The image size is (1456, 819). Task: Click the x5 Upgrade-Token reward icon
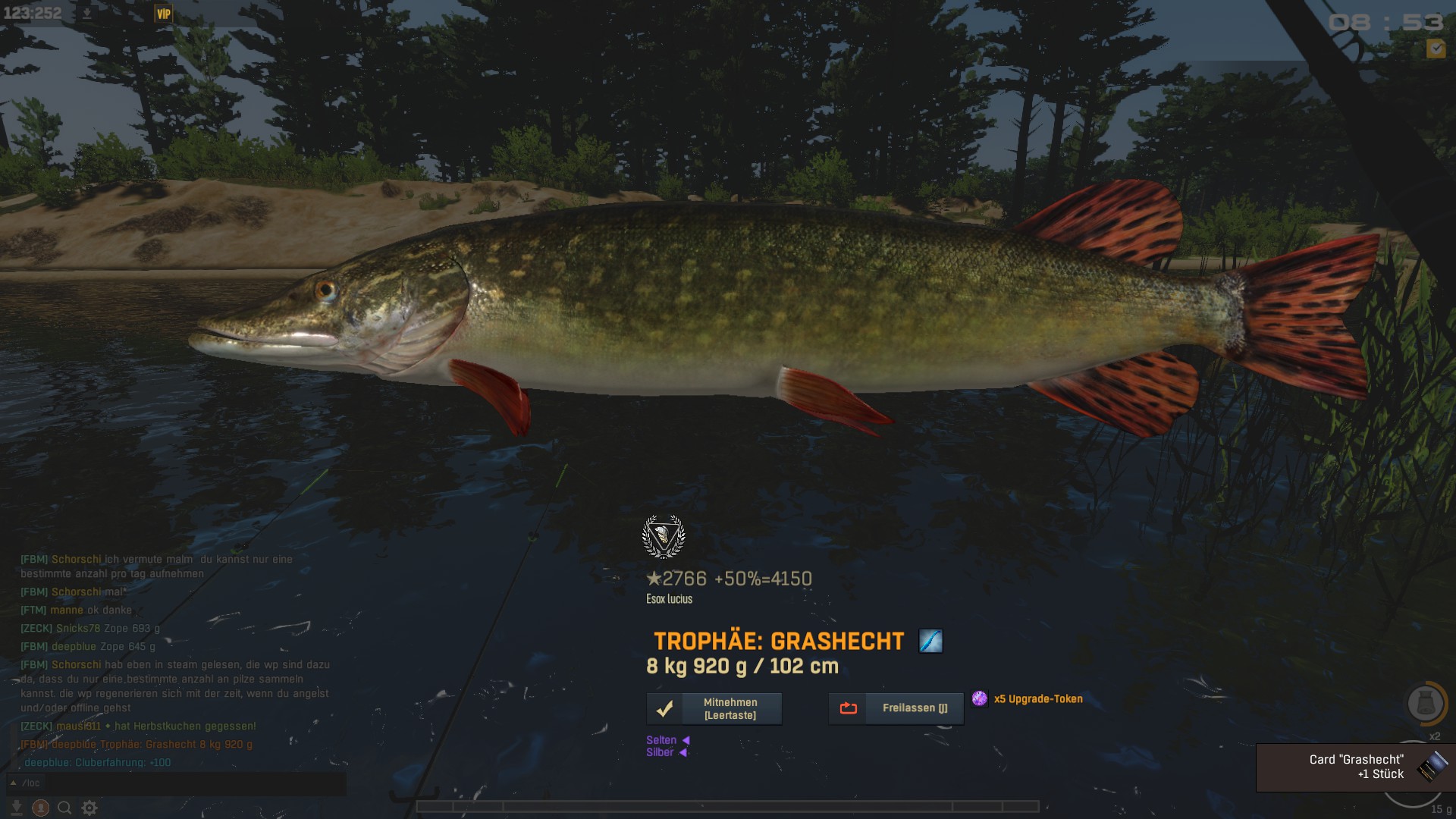pos(980,698)
